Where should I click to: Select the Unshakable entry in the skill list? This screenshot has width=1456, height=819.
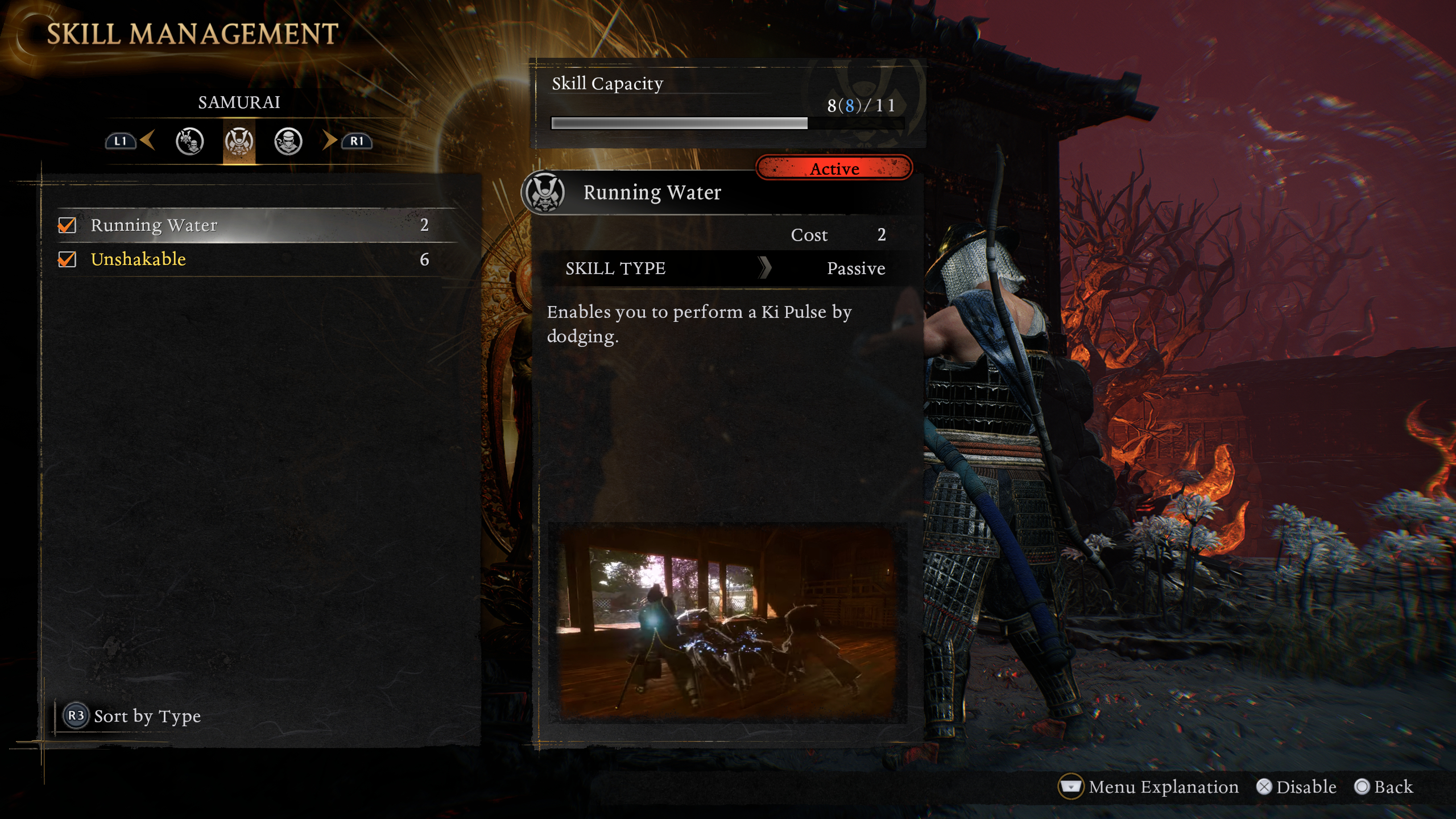pos(227,260)
